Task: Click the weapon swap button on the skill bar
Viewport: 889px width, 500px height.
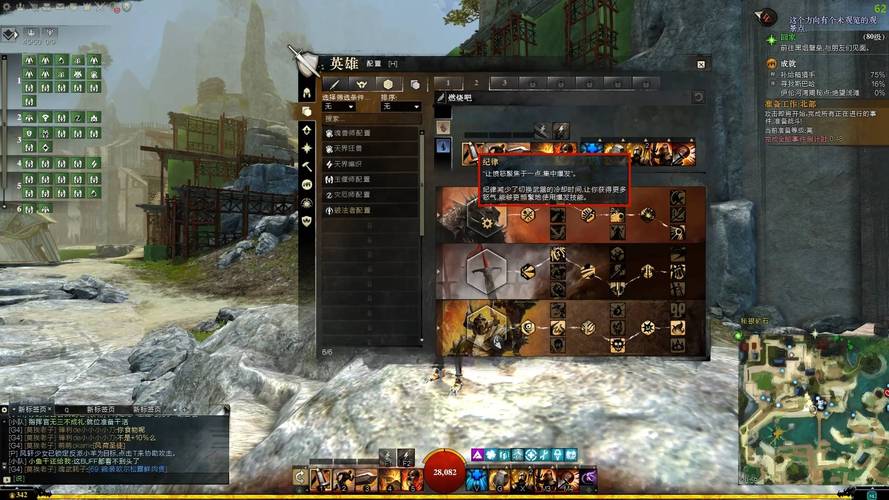Action: click(300, 480)
